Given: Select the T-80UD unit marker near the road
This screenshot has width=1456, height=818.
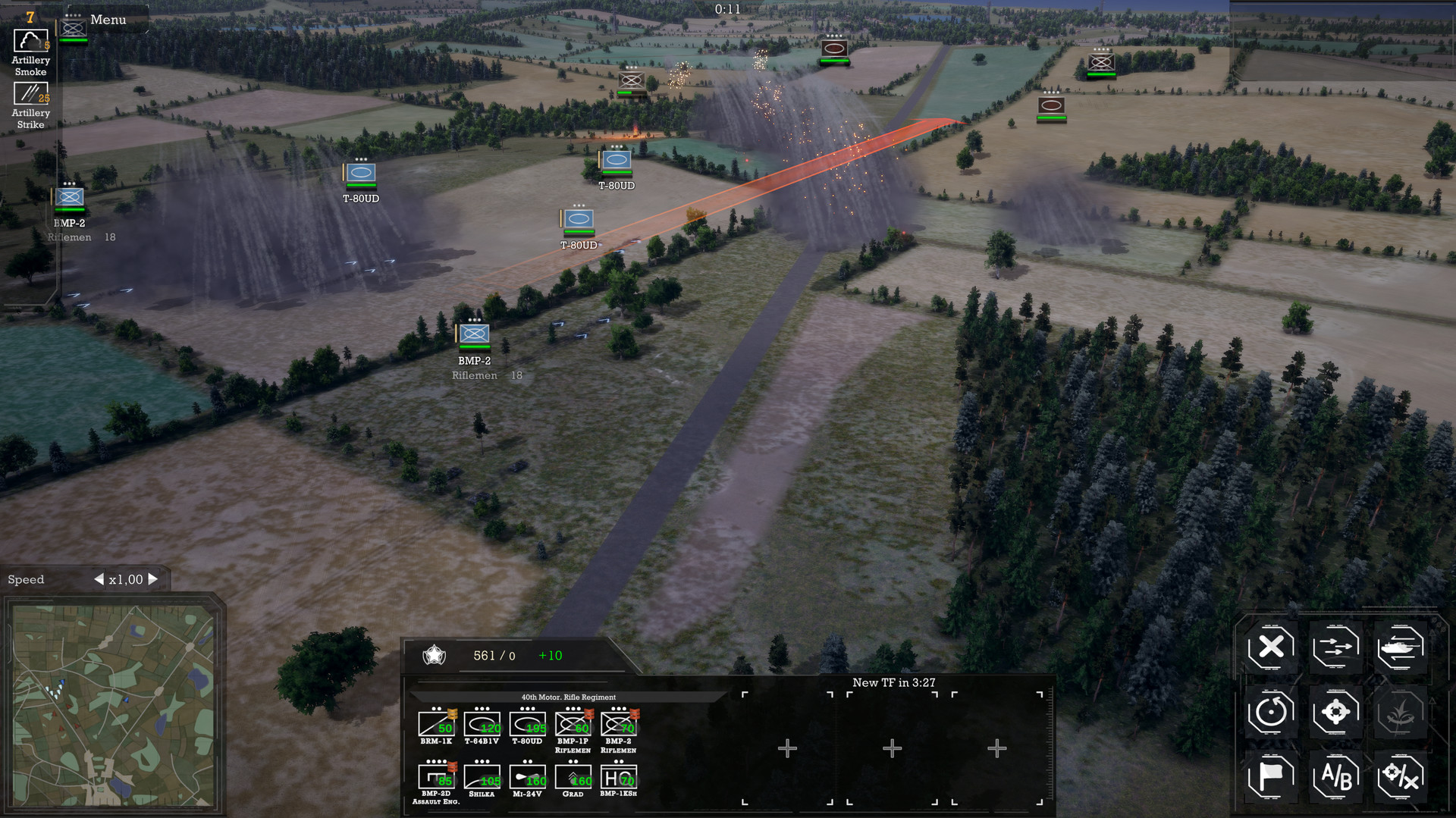Looking at the screenshot, I should [580, 218].
